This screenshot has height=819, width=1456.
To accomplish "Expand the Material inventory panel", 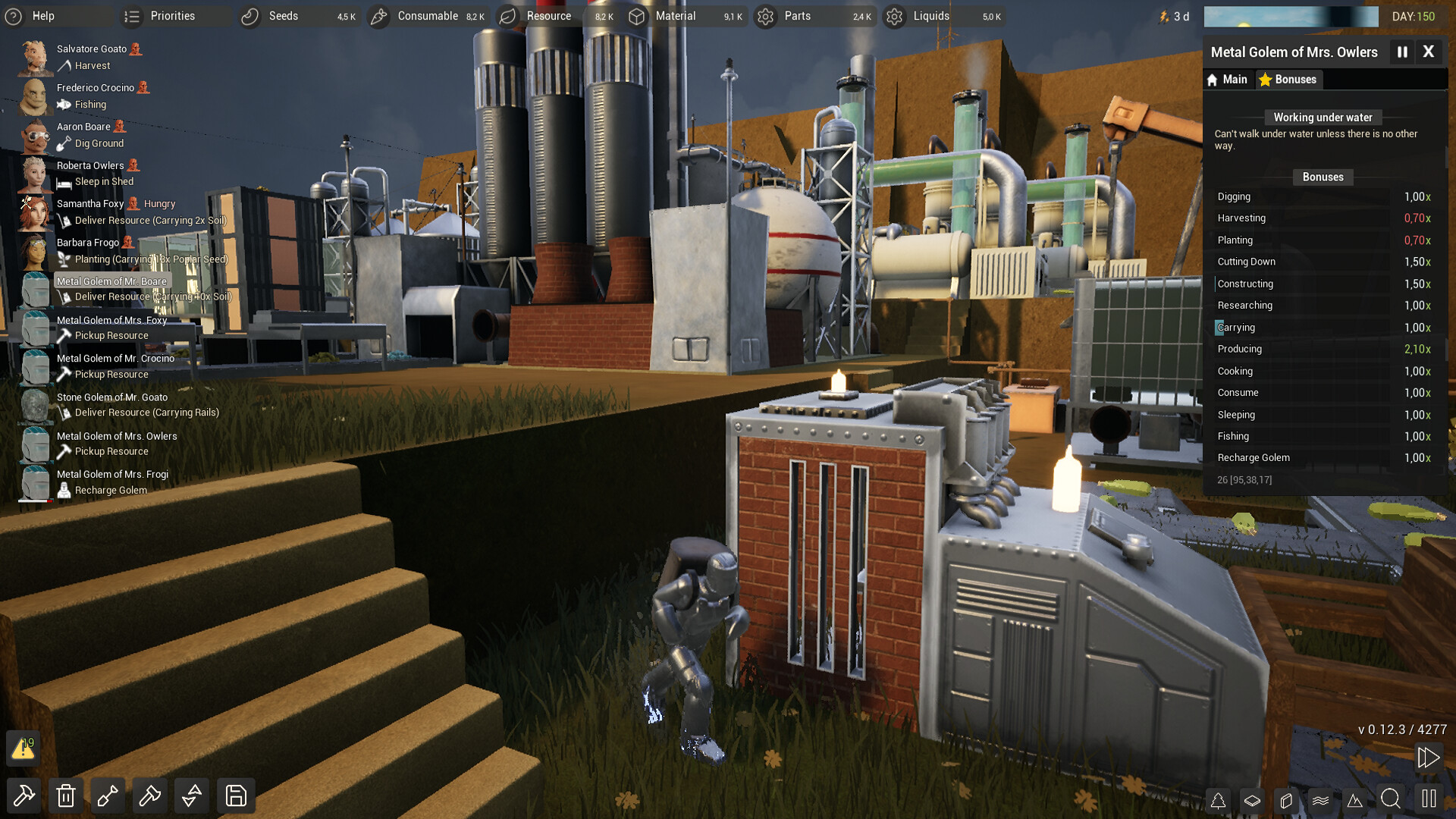I will point(674,15).
